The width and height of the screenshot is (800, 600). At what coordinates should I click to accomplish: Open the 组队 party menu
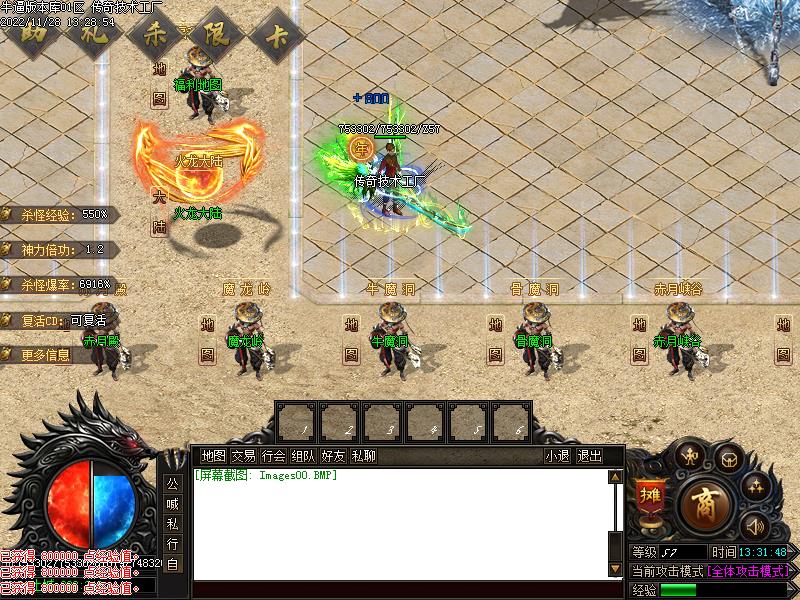tap(303, 456)
